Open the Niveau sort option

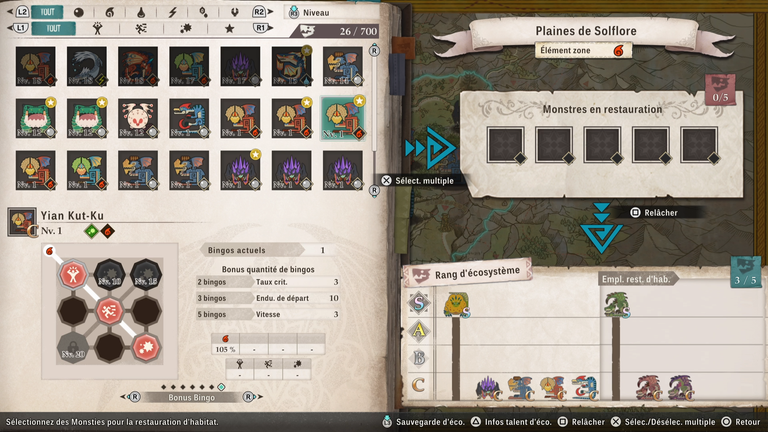point(312,12)
